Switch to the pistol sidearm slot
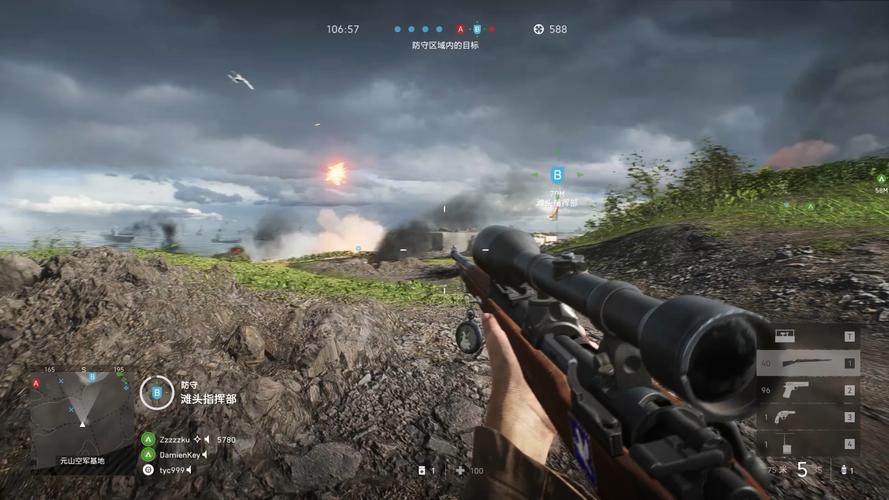Viewport: 889px width, 500px height. point(808,390)
